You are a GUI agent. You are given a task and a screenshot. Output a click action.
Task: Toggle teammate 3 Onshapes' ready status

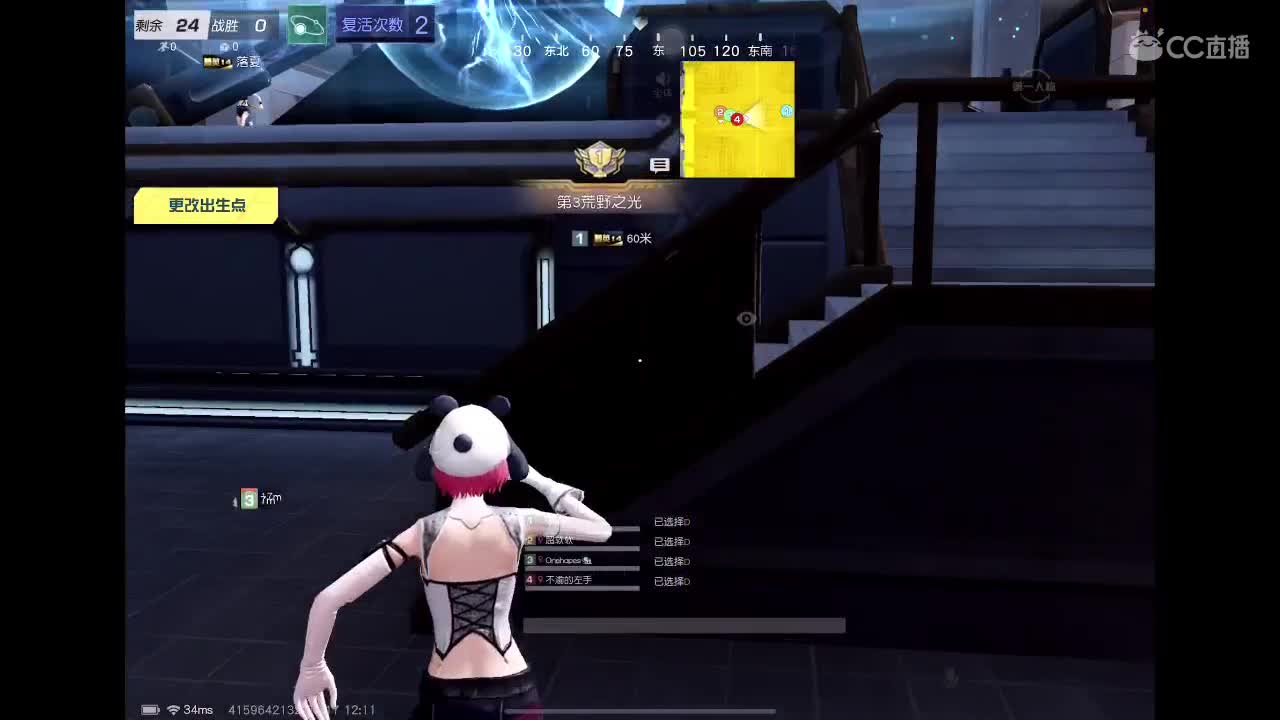(x=673, y=561)
